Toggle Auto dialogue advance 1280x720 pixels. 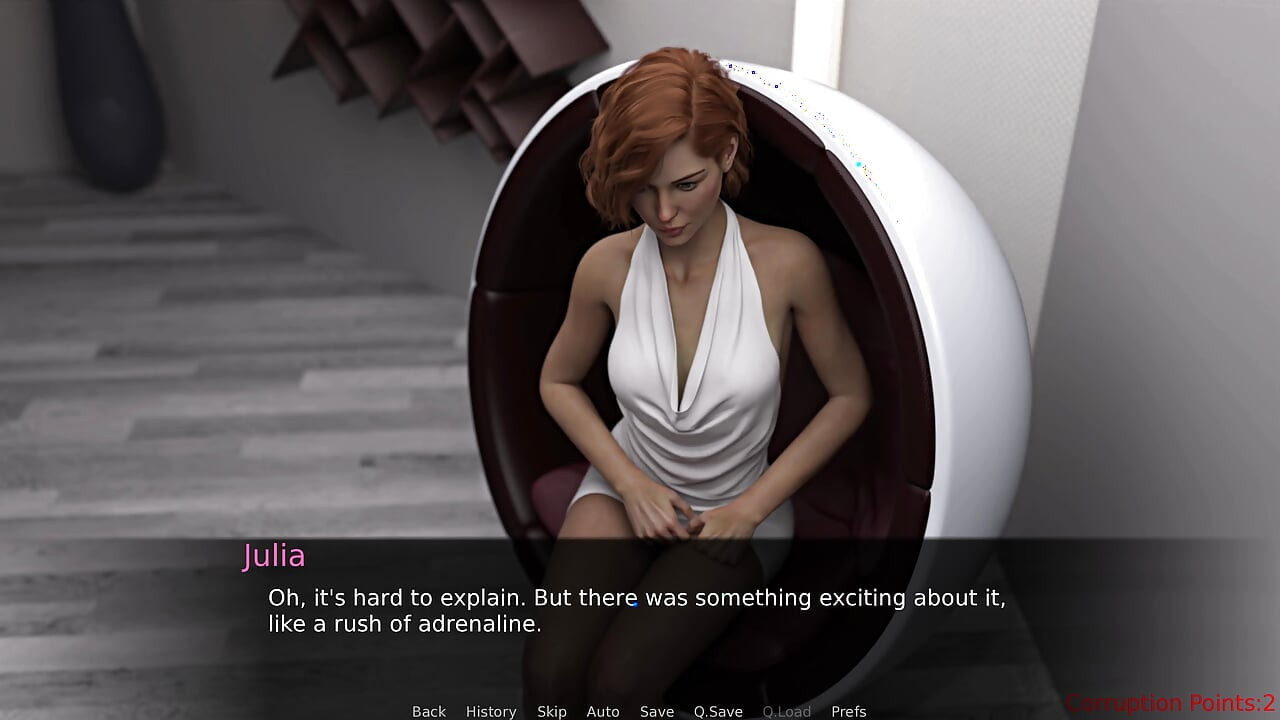[603, 711]
